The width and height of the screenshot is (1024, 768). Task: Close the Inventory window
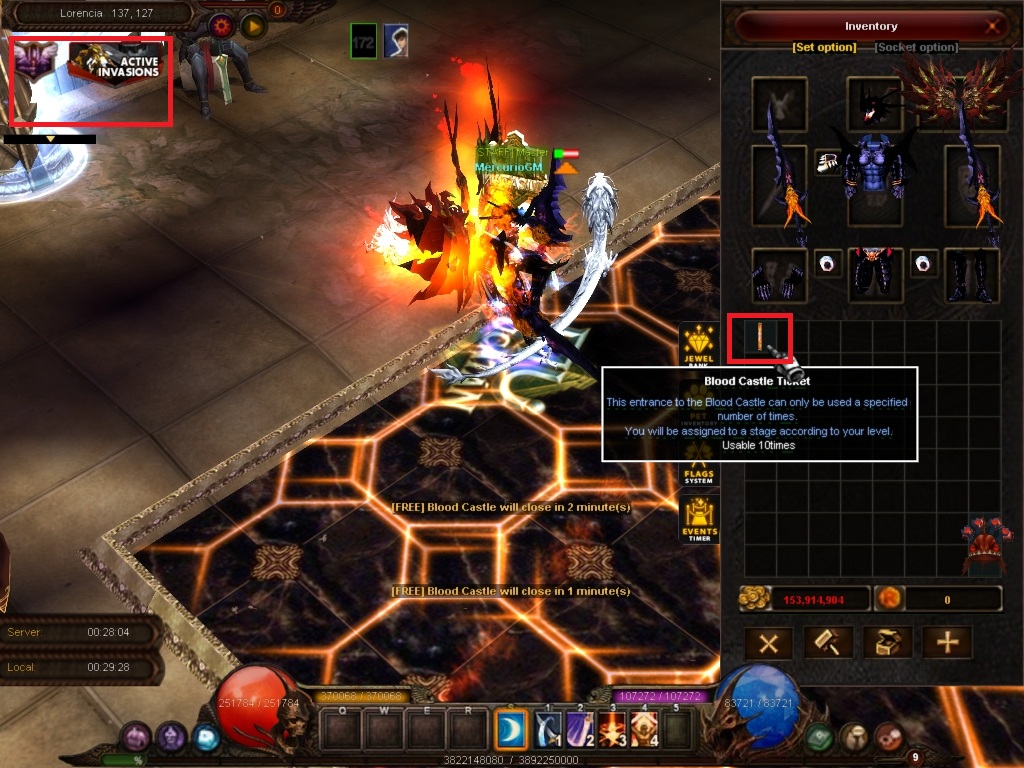pos(992,27)
